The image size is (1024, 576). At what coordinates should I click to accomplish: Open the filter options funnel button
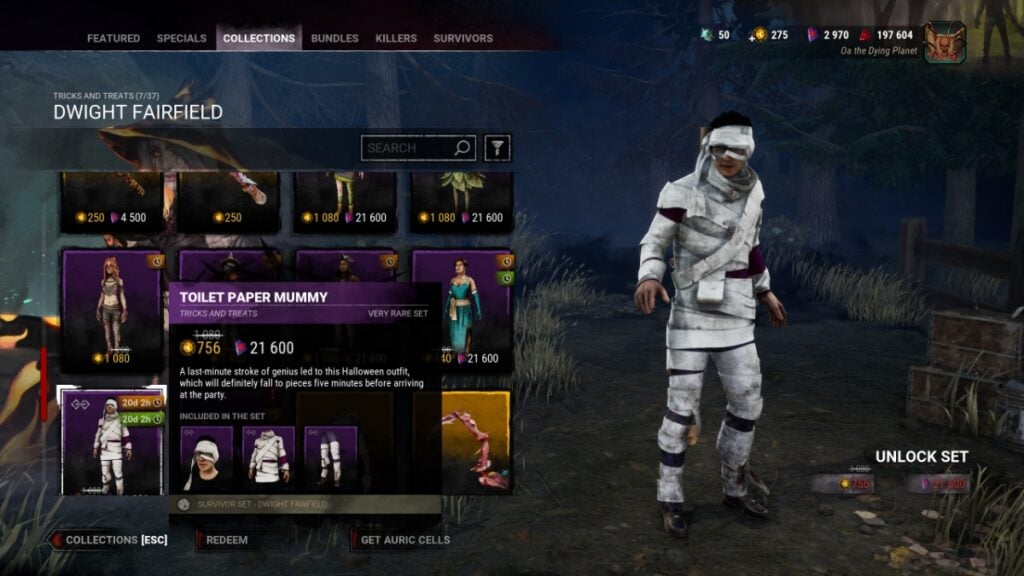tap(497, 148)
